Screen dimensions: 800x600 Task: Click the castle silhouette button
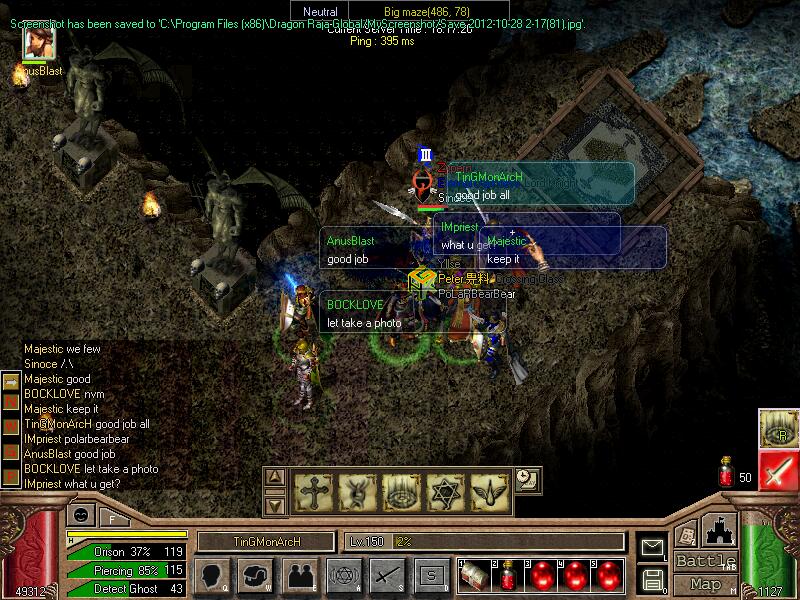click(x=721, y=529)
